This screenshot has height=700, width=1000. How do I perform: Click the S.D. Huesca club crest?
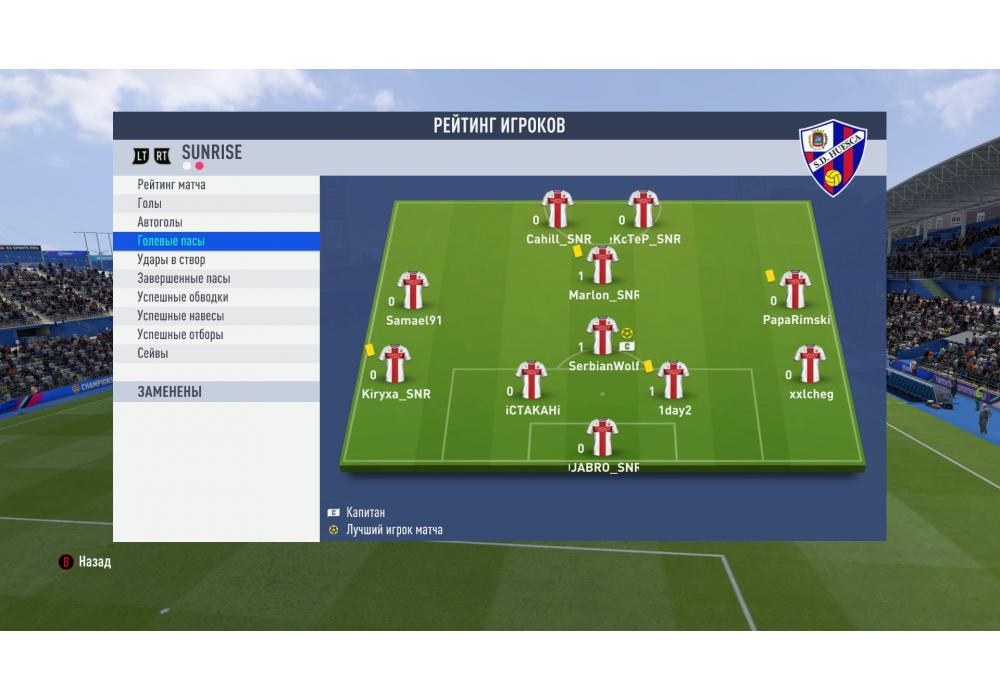tap(833, 158)
